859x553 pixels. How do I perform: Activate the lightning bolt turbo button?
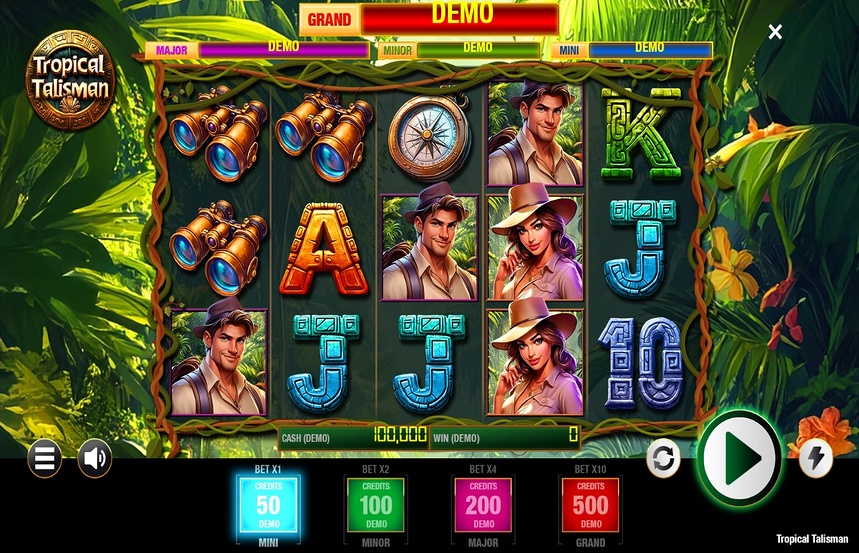coord(816,458)
